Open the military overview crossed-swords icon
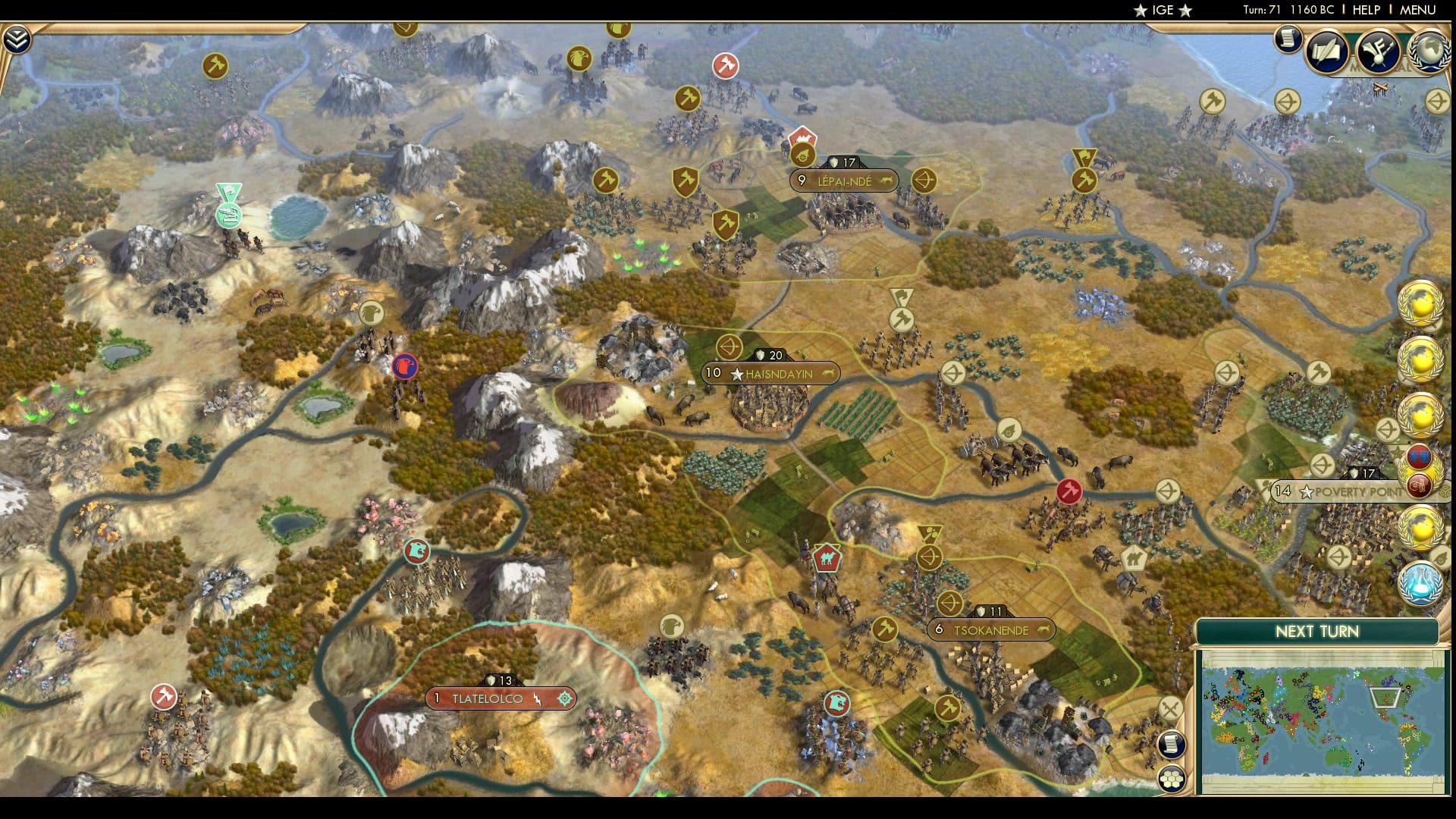The image size is (1456, 819). (1170, 708)
